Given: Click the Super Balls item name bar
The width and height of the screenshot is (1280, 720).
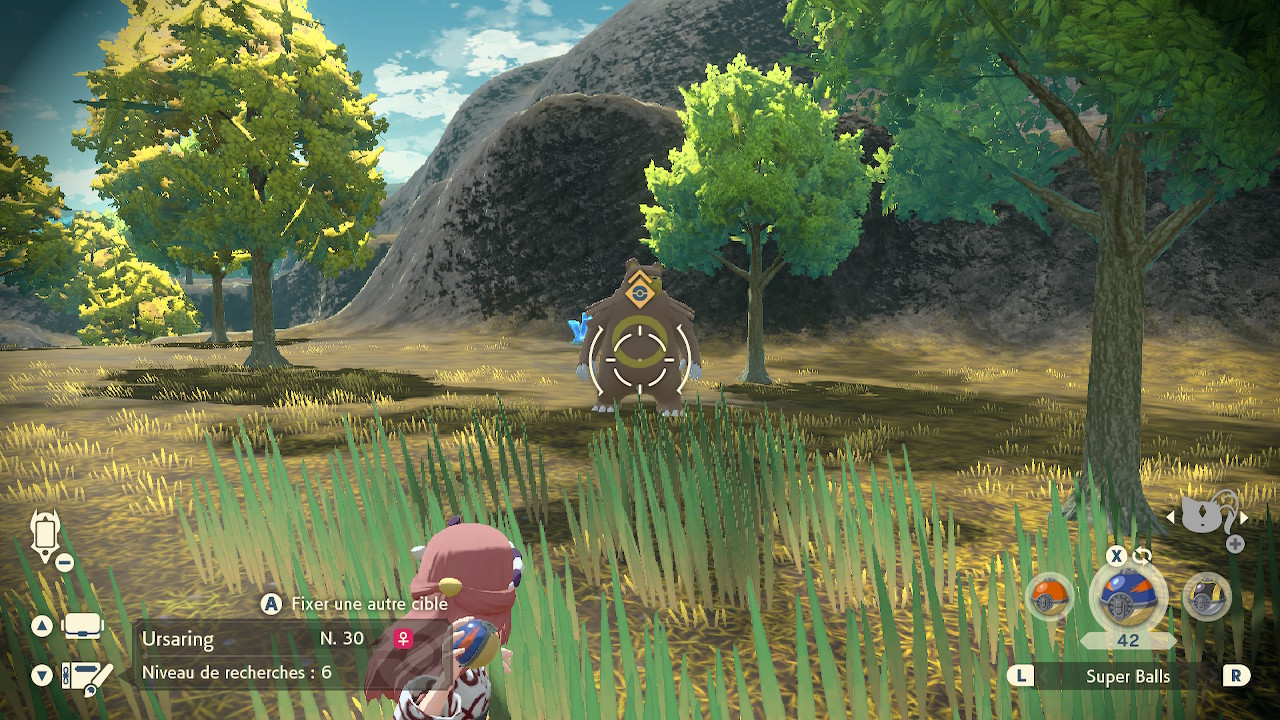Looking at the screenshot, I should tap(1128, 676).
